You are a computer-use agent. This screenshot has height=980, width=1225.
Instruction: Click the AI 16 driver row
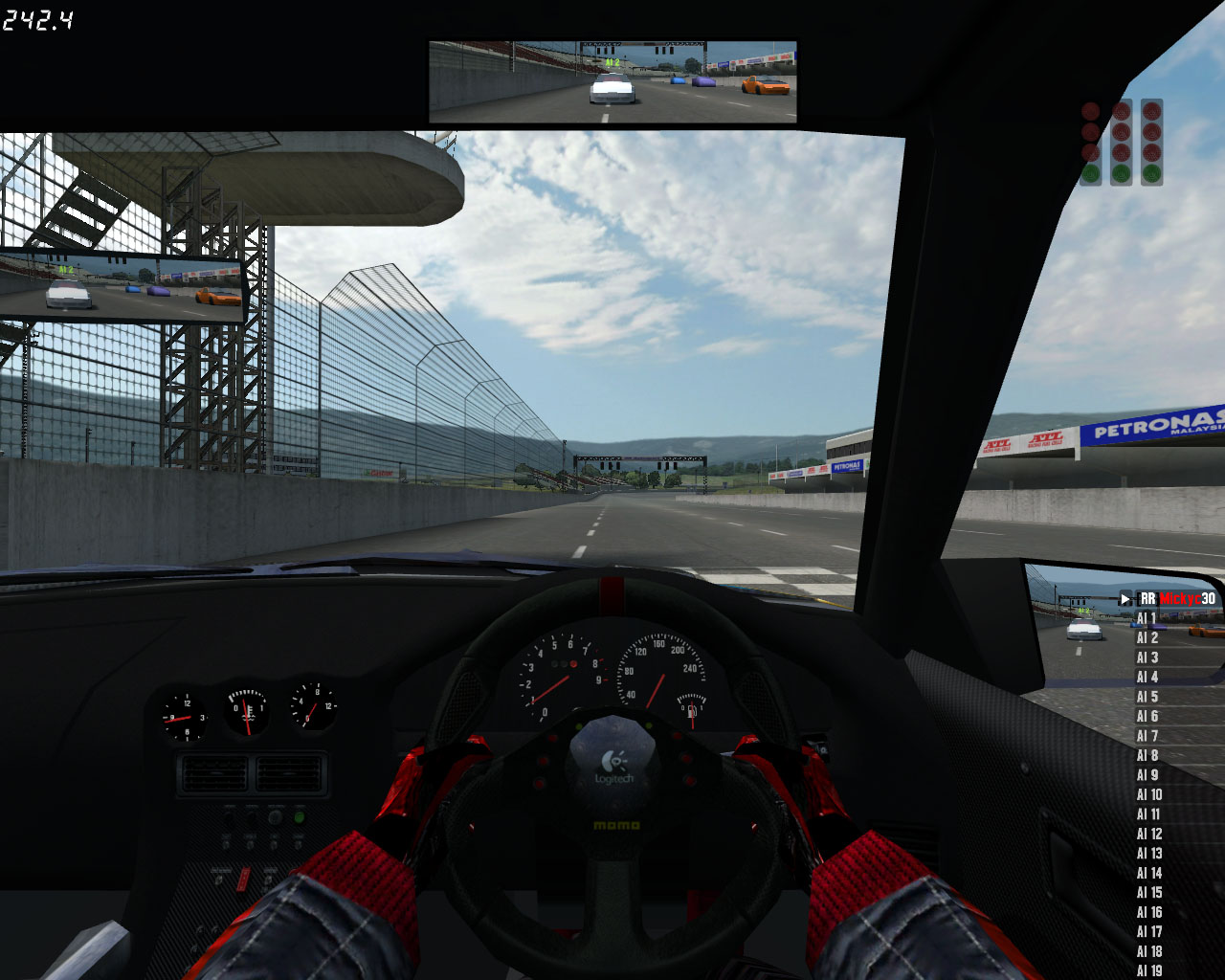(x=1149, y=912)
